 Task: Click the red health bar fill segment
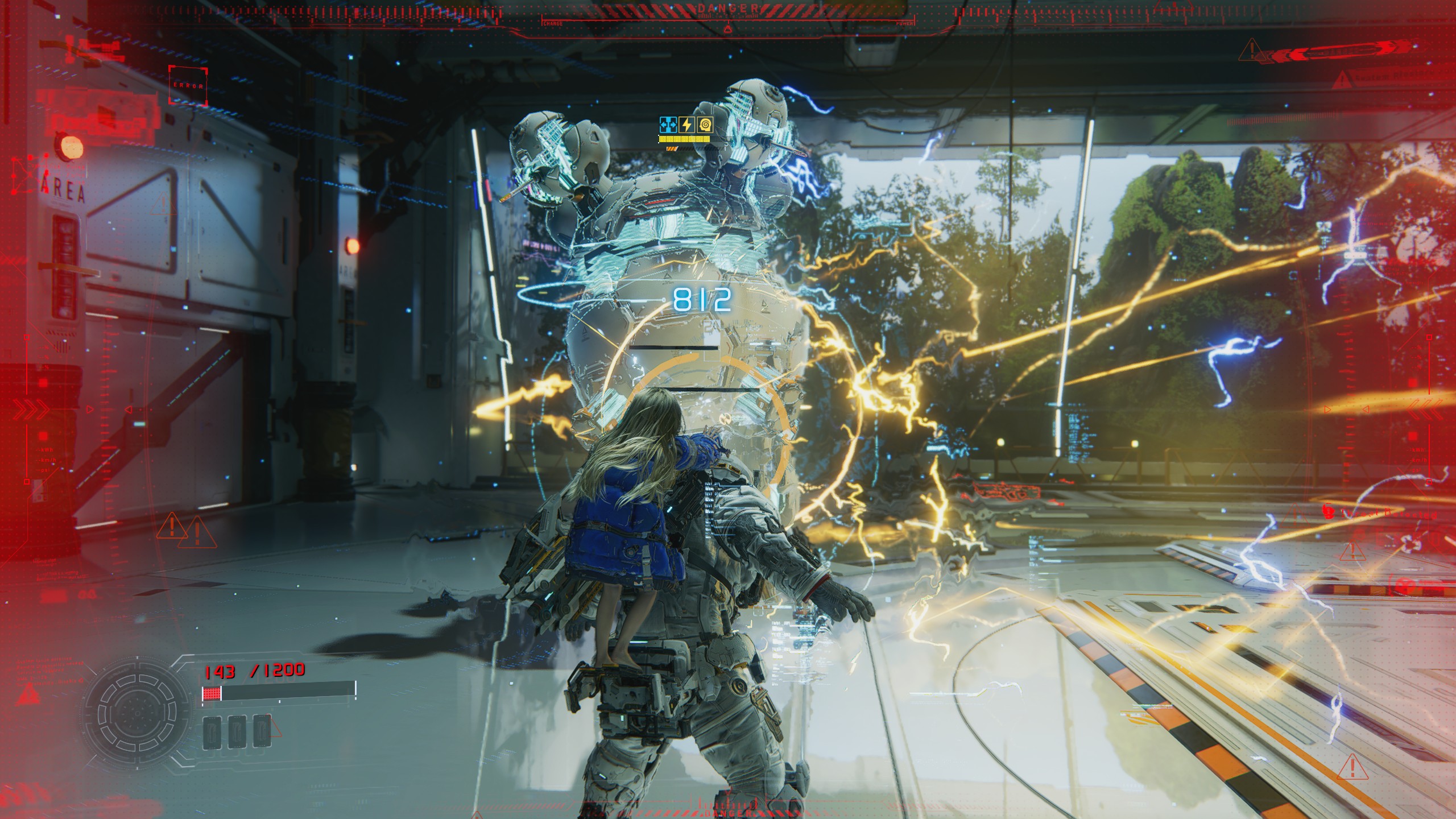coord(212,694)
